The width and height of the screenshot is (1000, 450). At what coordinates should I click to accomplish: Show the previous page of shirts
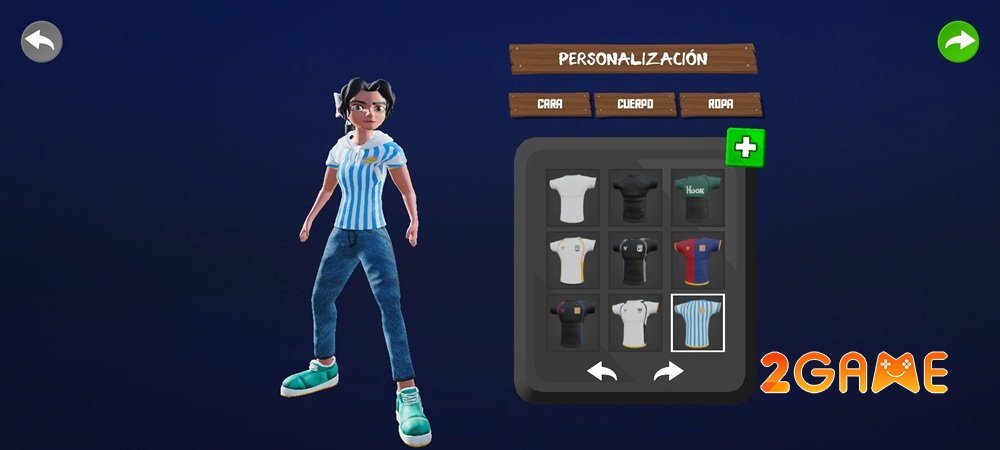click(x=602, y=372)
